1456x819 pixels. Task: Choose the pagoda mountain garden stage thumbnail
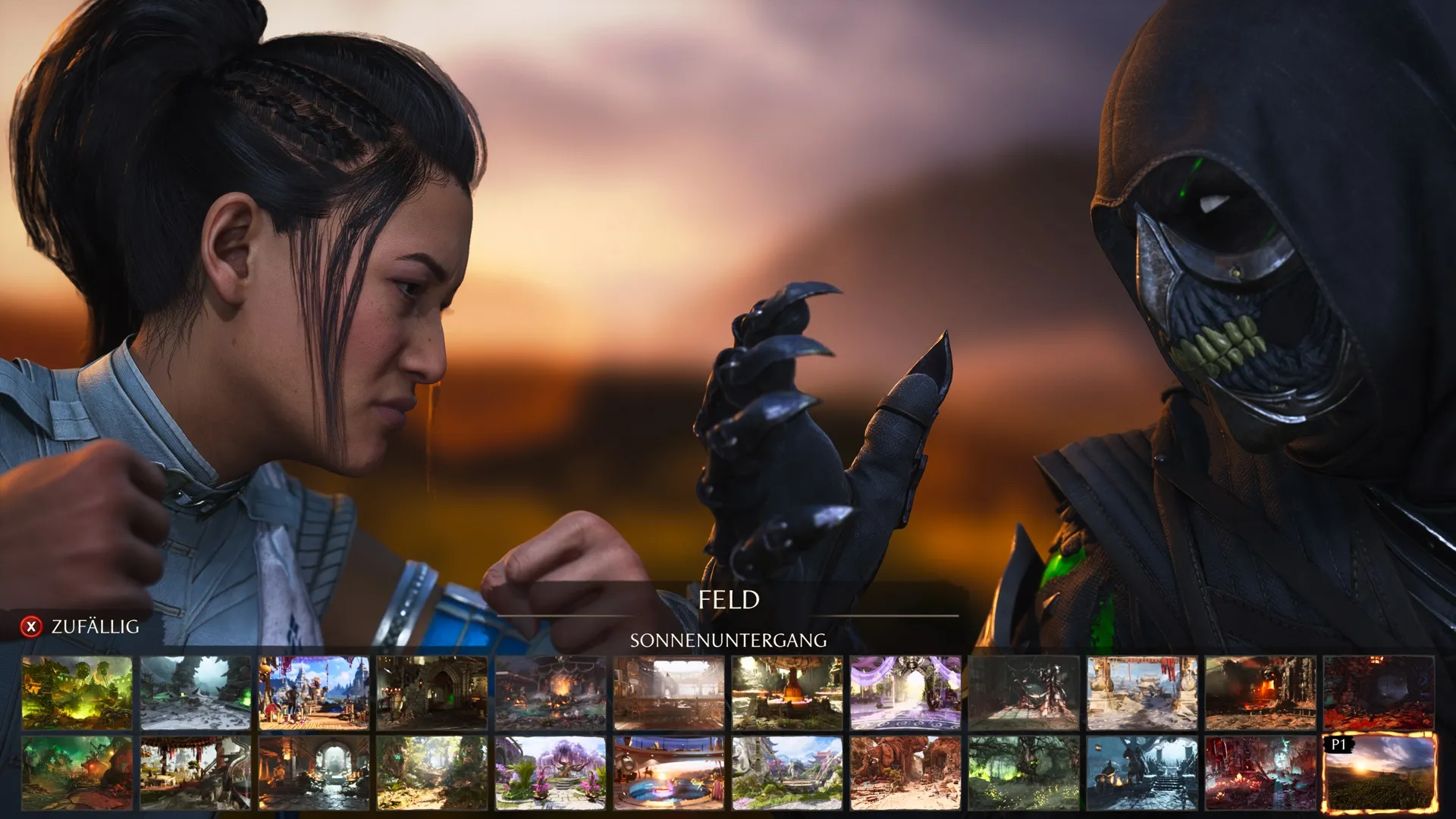pyautogui.click(x=787, y=773)
